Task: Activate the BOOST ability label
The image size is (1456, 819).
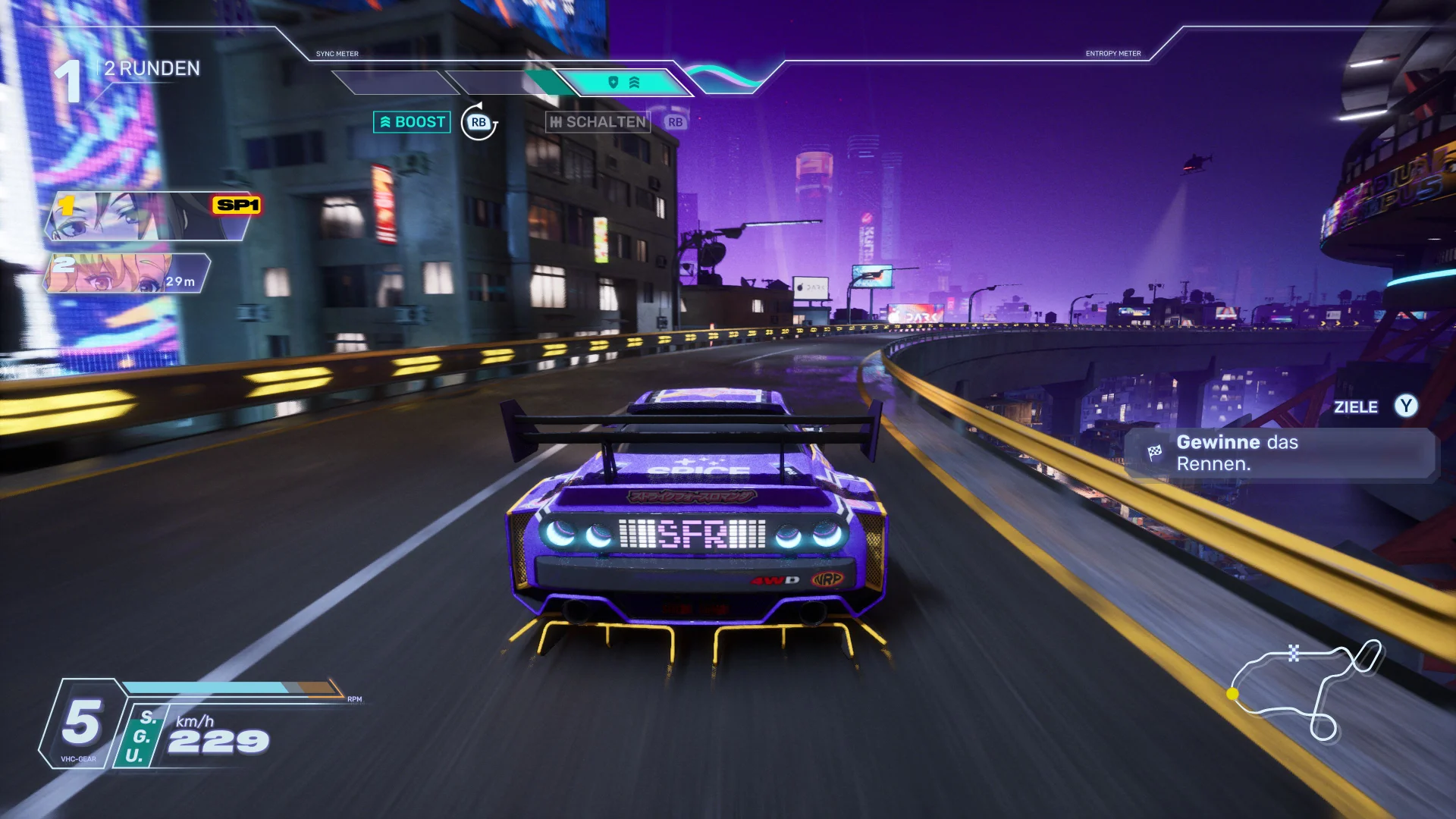Action: (412, 122)
